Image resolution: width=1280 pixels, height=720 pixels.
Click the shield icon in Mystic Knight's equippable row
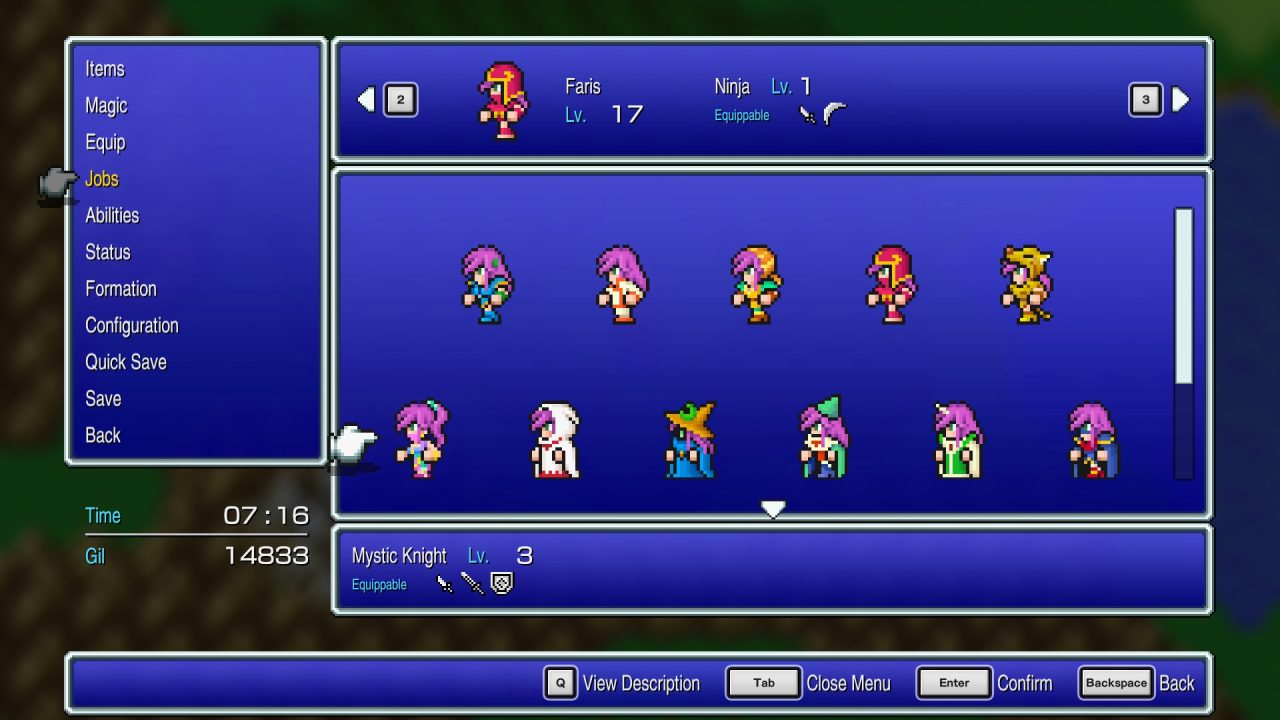coord(501,583)
